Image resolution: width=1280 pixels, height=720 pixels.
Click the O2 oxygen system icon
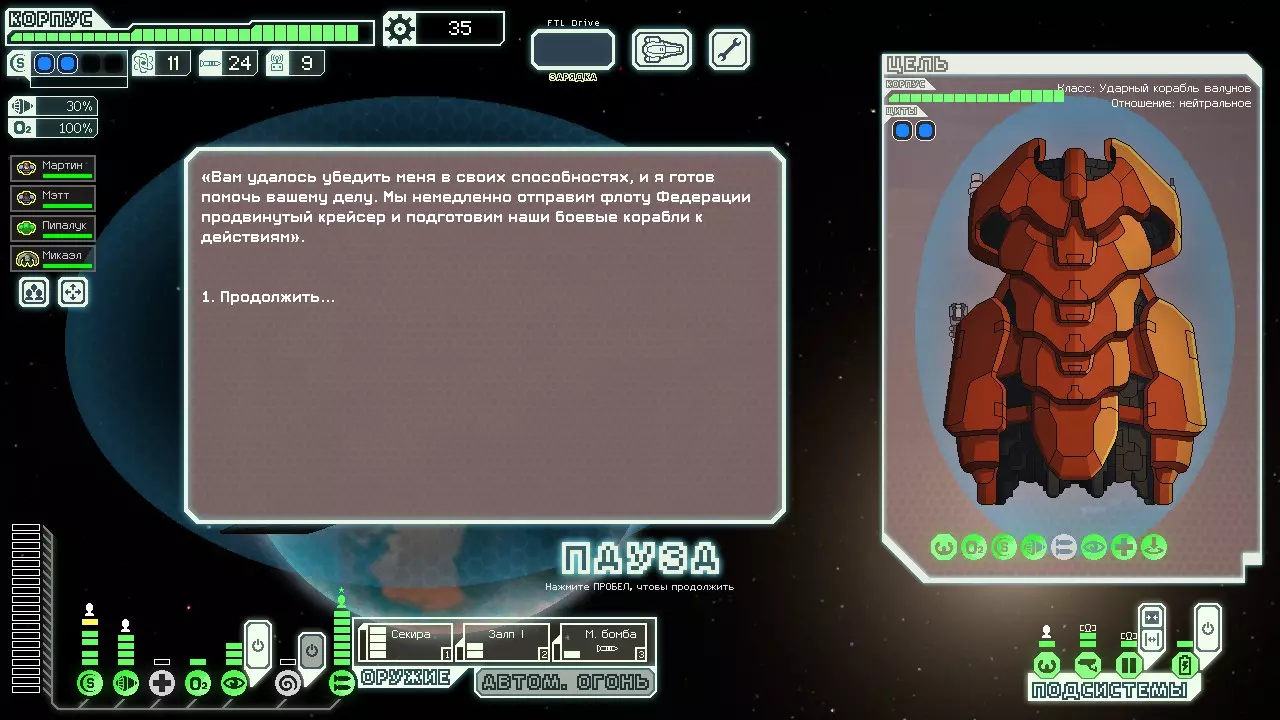pyautogui.click(x=198, y=684)
